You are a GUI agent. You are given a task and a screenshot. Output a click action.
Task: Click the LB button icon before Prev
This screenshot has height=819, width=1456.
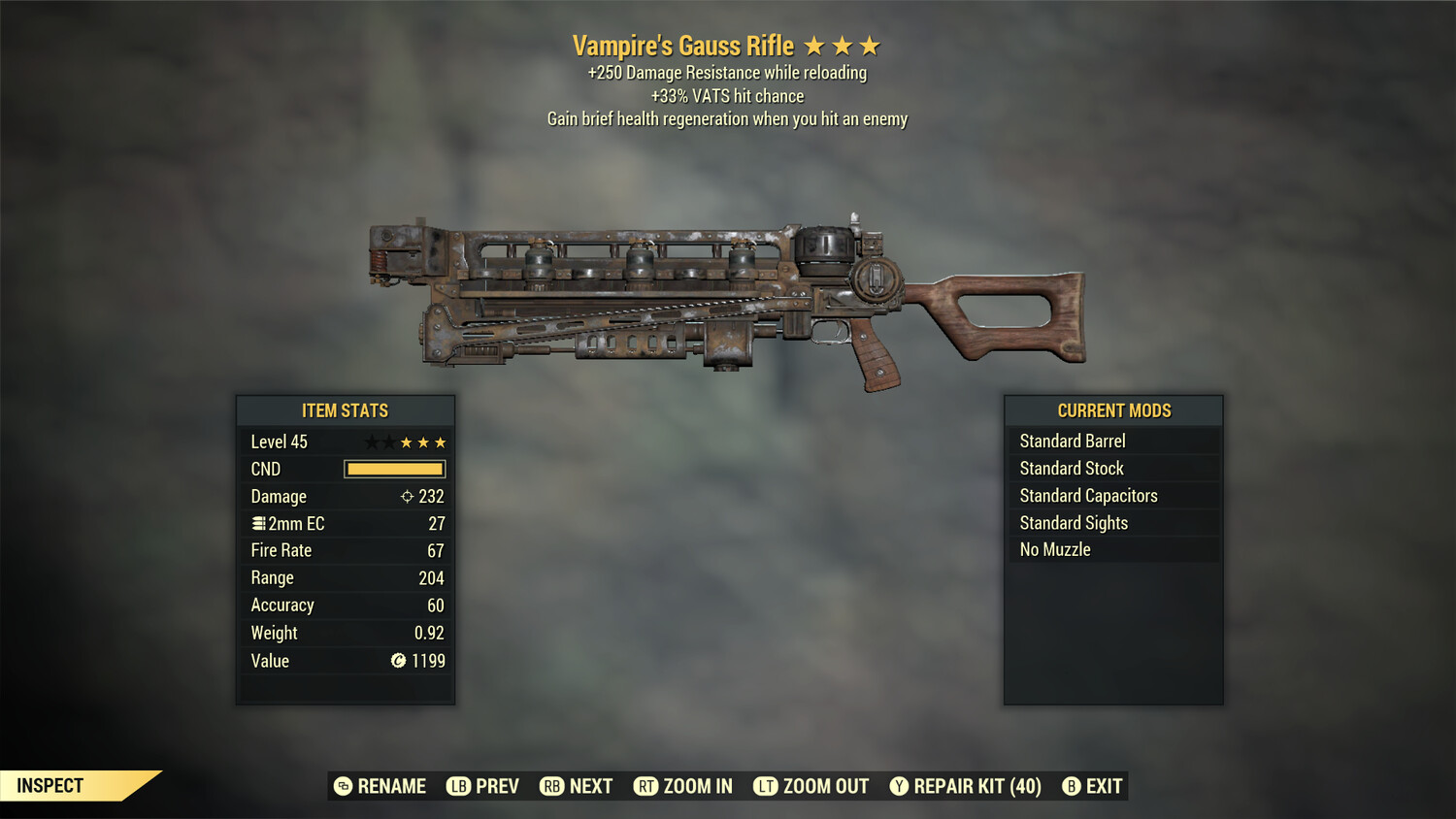458,786
